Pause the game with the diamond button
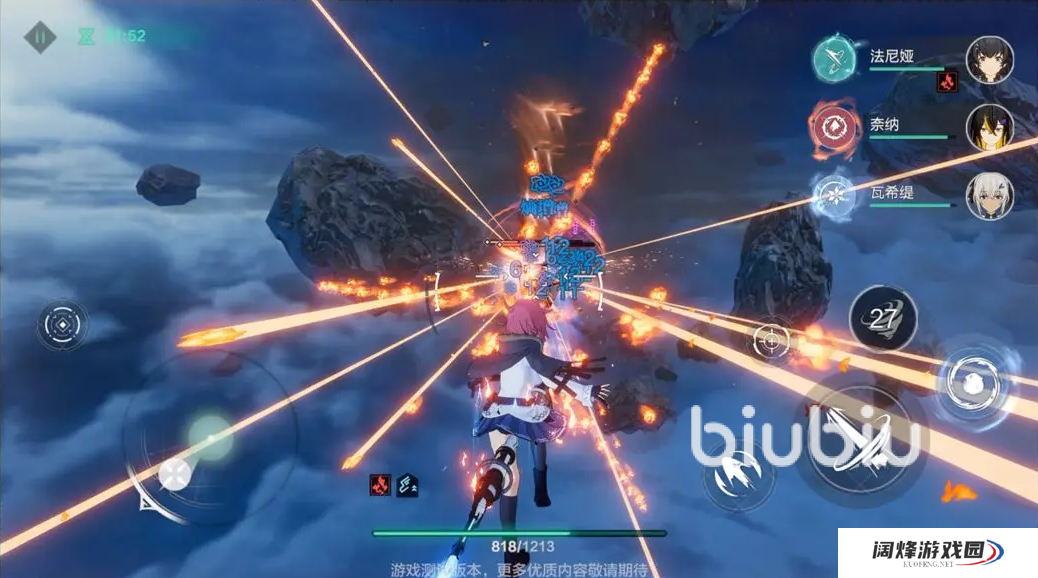 click(x=41, y=39)
